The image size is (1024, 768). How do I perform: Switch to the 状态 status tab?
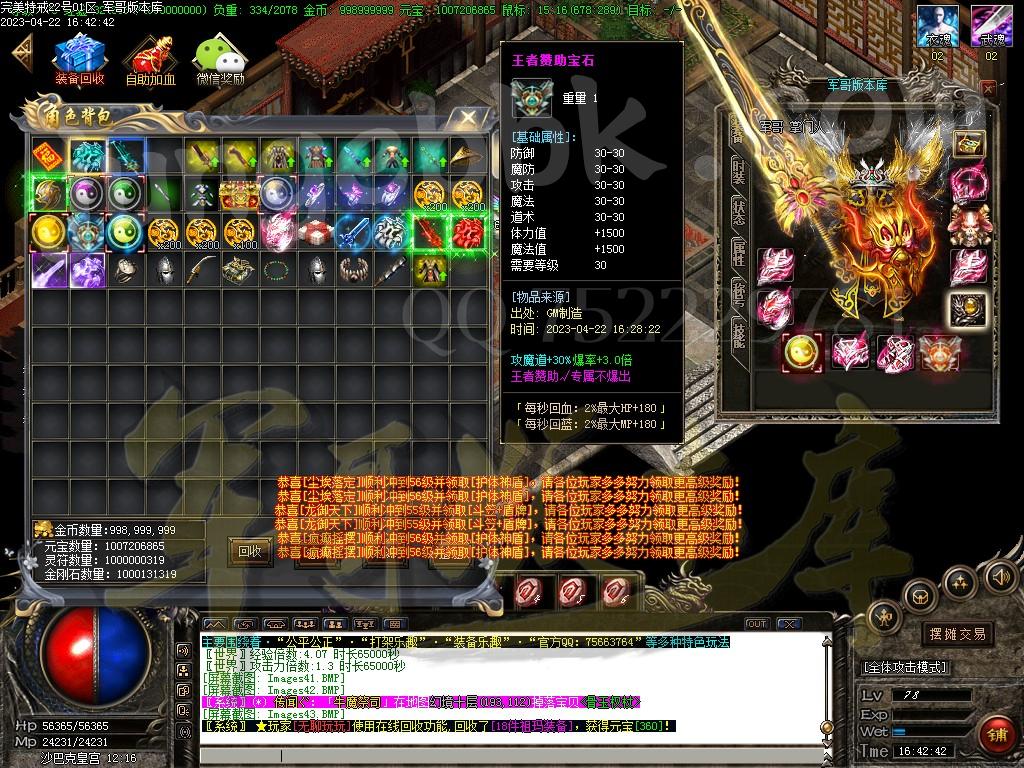pyautogui.click(x=738, y=213)
